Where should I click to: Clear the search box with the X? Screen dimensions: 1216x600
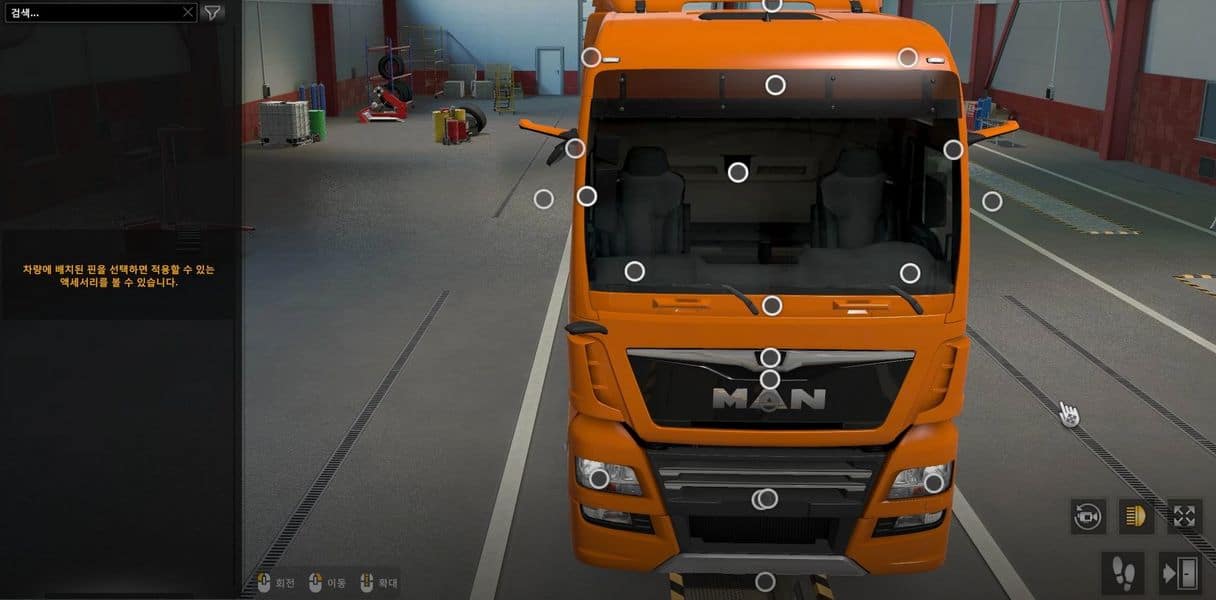[188, 13]
